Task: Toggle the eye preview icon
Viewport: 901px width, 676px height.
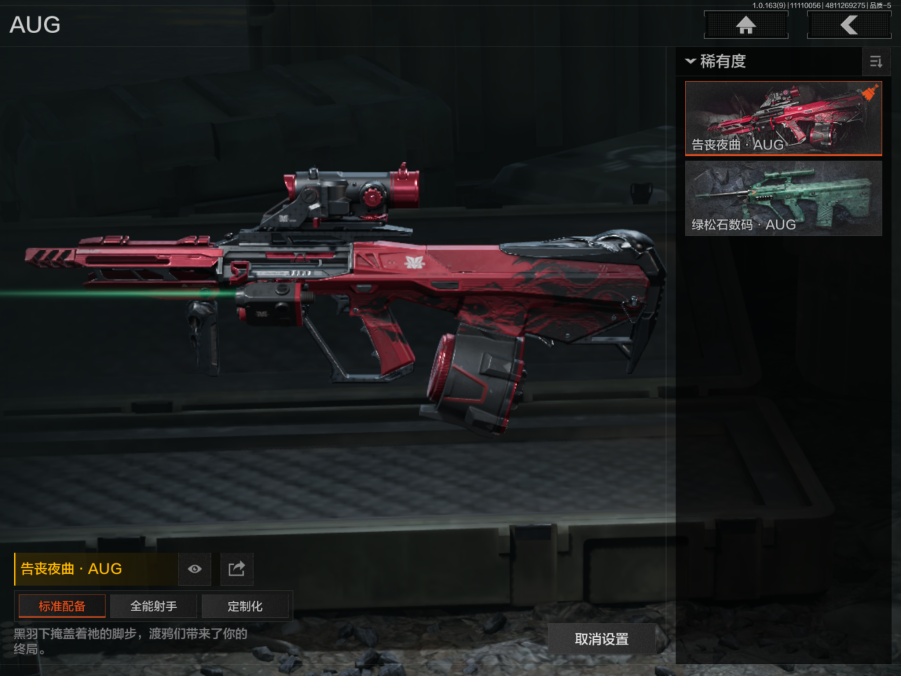Action: tap(195, 569)
